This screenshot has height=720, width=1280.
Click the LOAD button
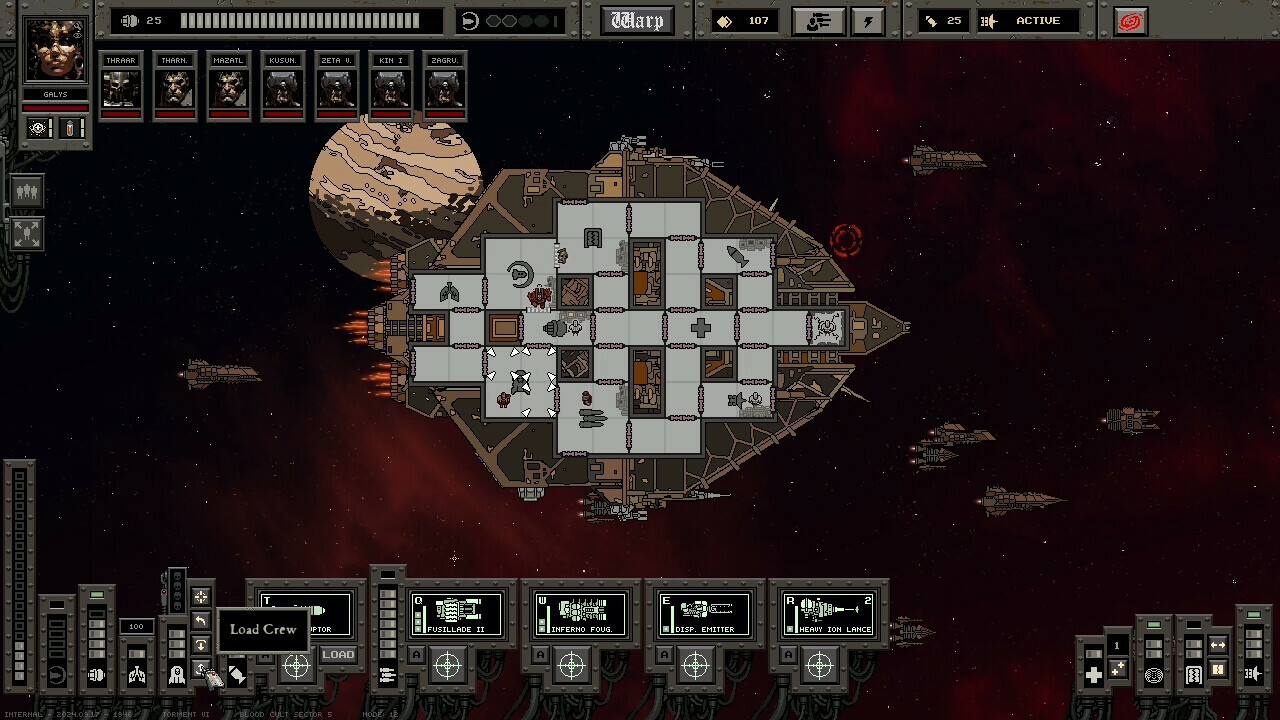pyautogui.click(x=338, y=655)
